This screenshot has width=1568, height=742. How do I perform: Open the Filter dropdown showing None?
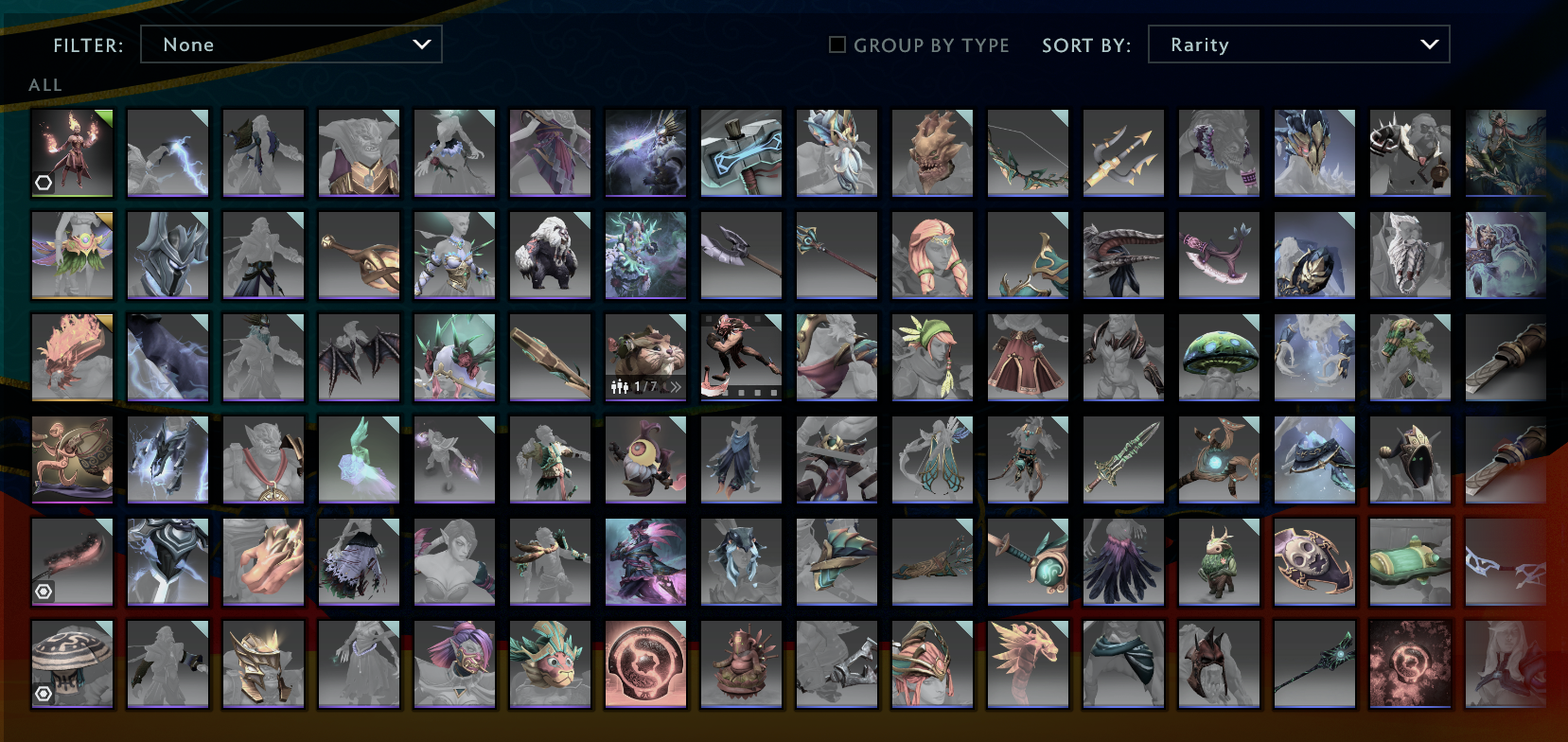click(291, 44)
